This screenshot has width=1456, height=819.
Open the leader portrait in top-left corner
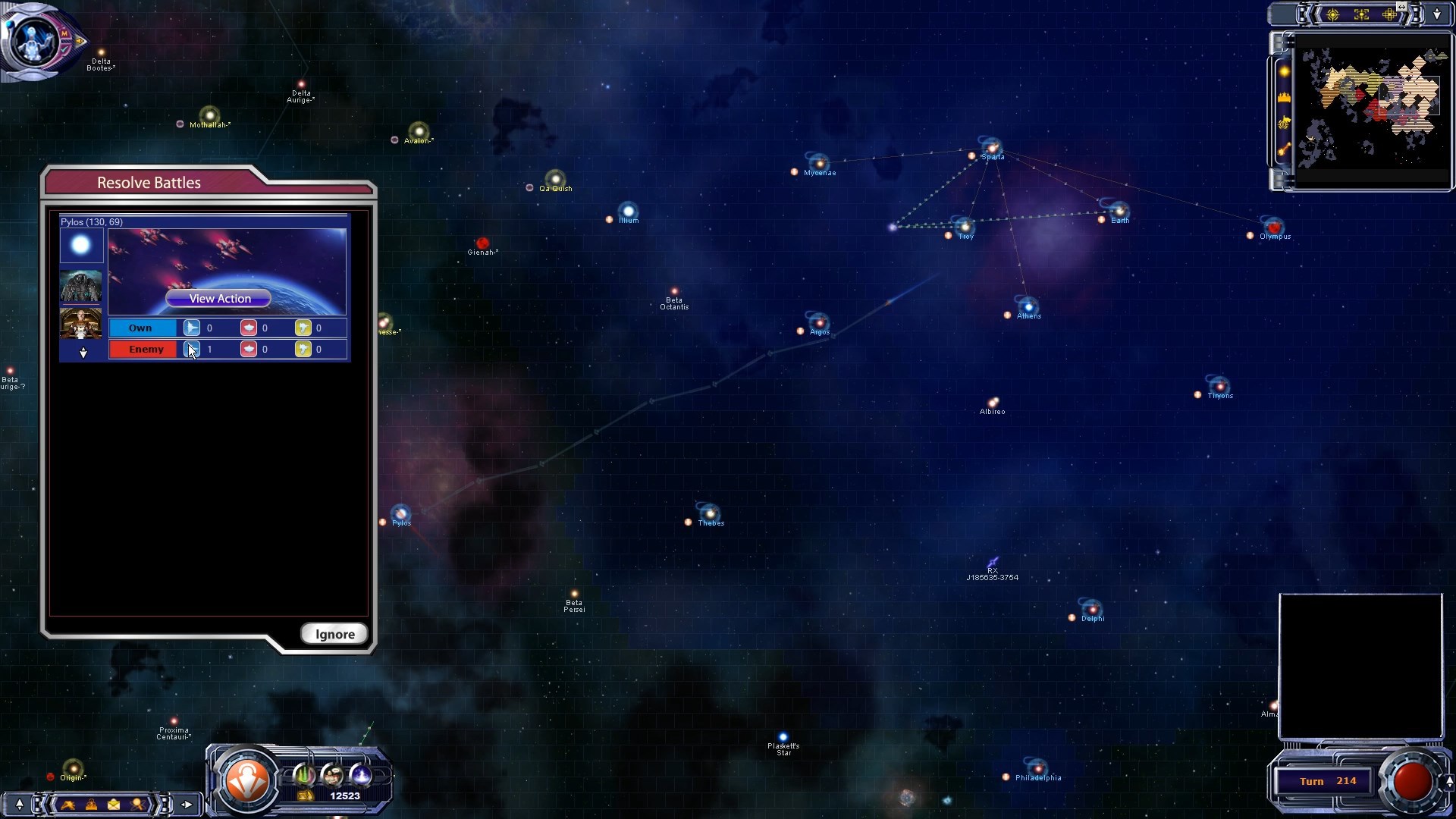tap(32, 39)
